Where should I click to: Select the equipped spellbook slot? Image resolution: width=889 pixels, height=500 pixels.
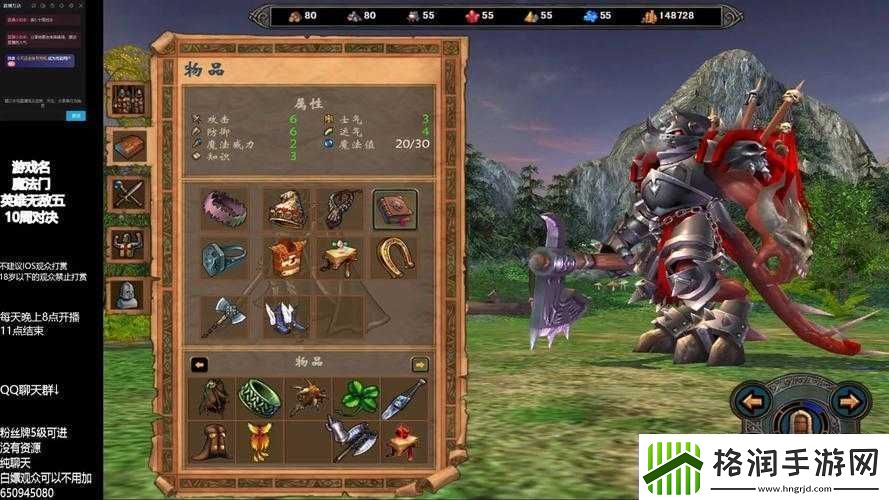pos(395,208)
